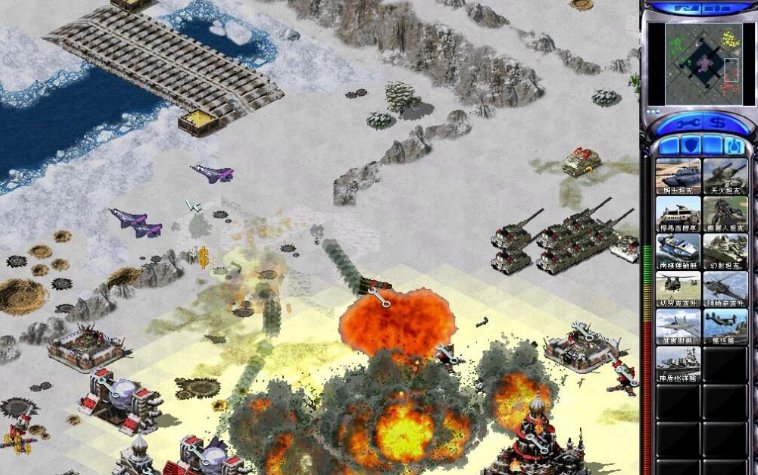Queue the Prism Tank build icon

click(678, 251)
